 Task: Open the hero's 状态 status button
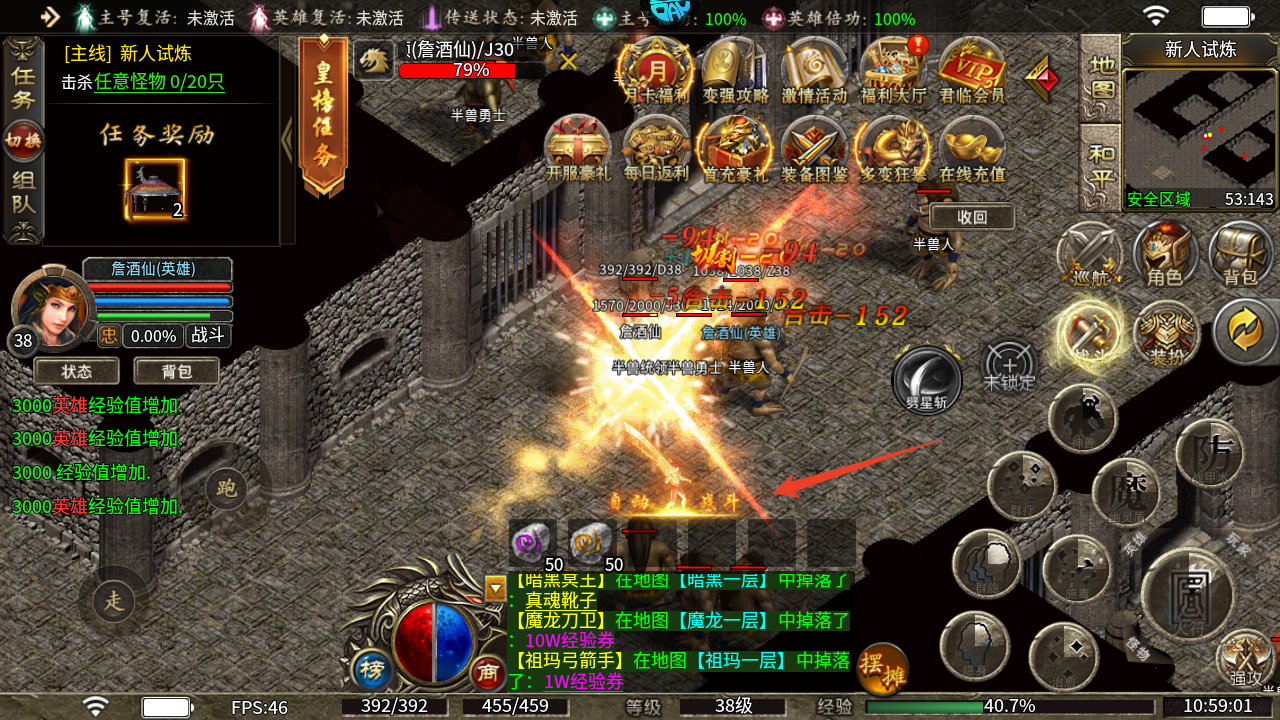(x=77, y=371)
